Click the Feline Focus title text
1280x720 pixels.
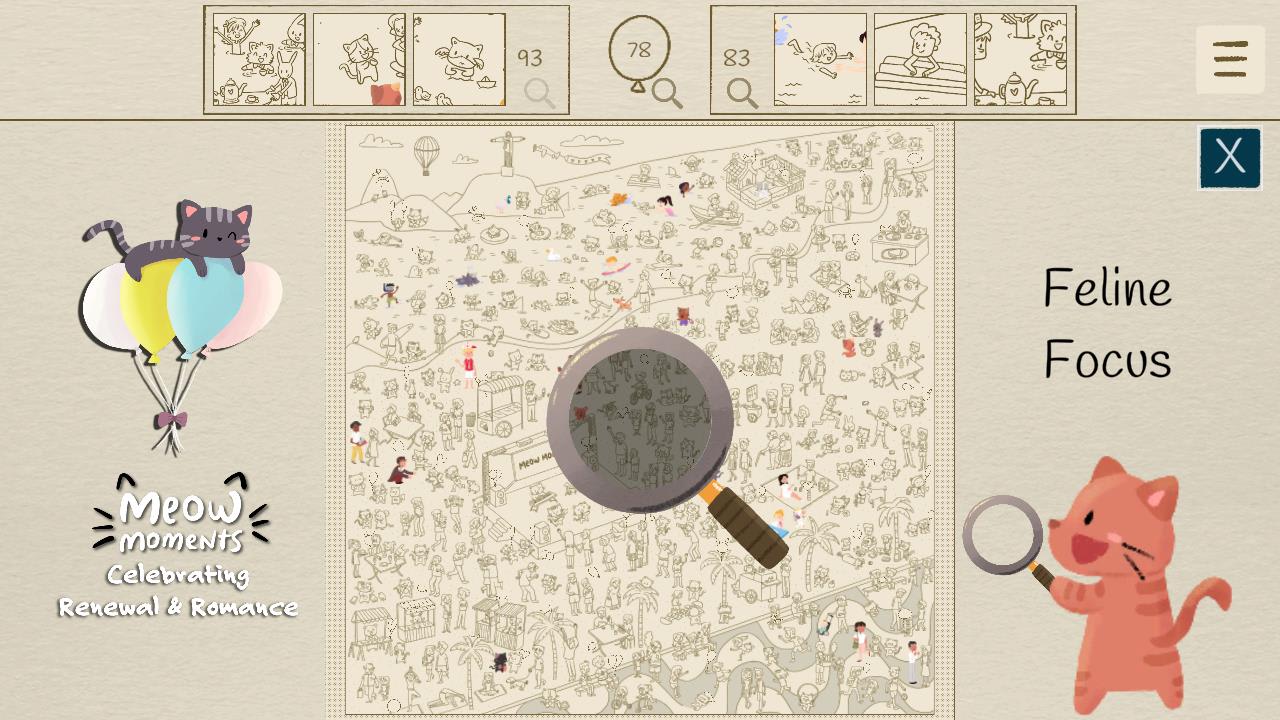[x=1108, y=323]
